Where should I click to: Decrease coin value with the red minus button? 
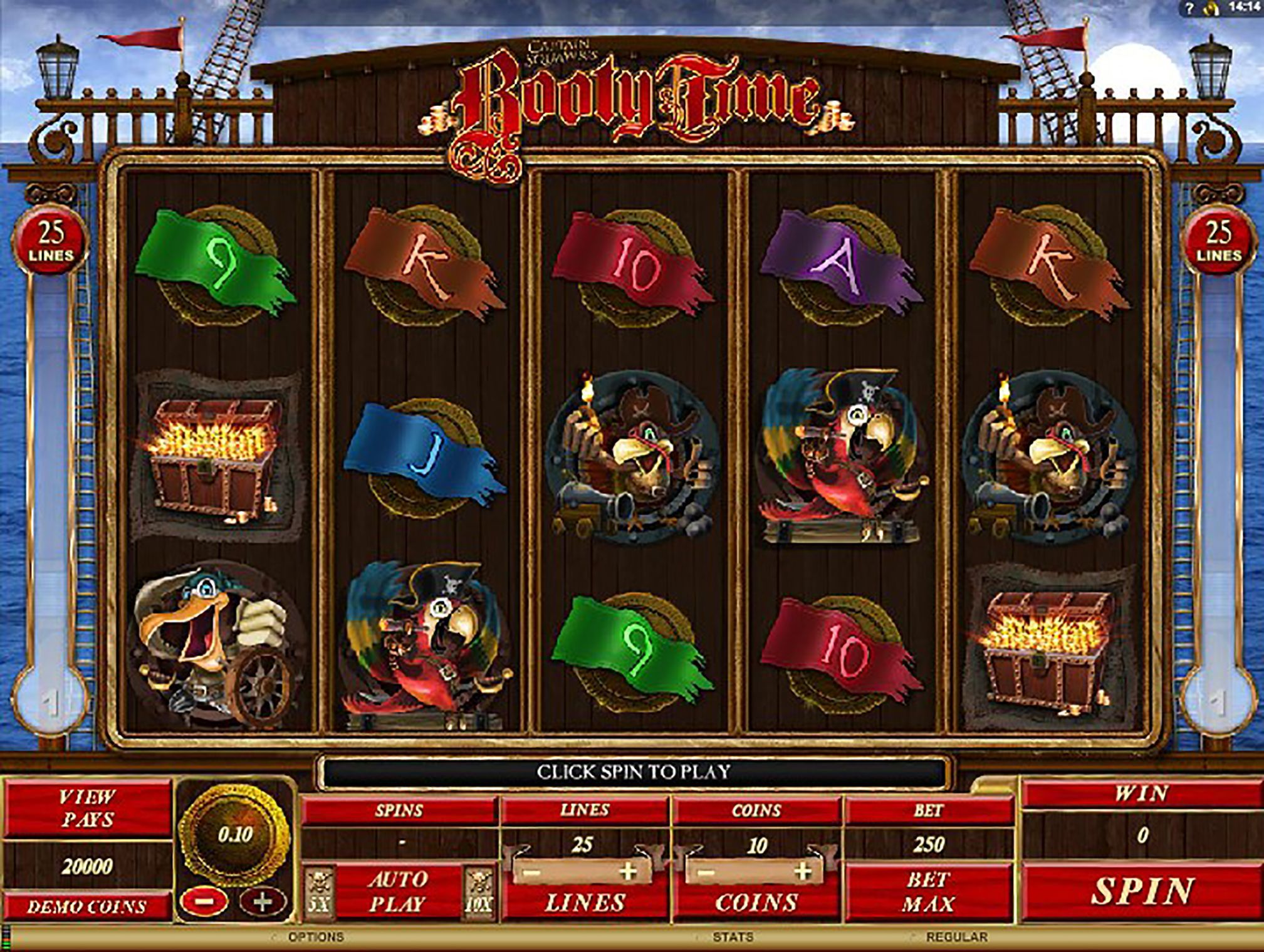pos(204,902)
